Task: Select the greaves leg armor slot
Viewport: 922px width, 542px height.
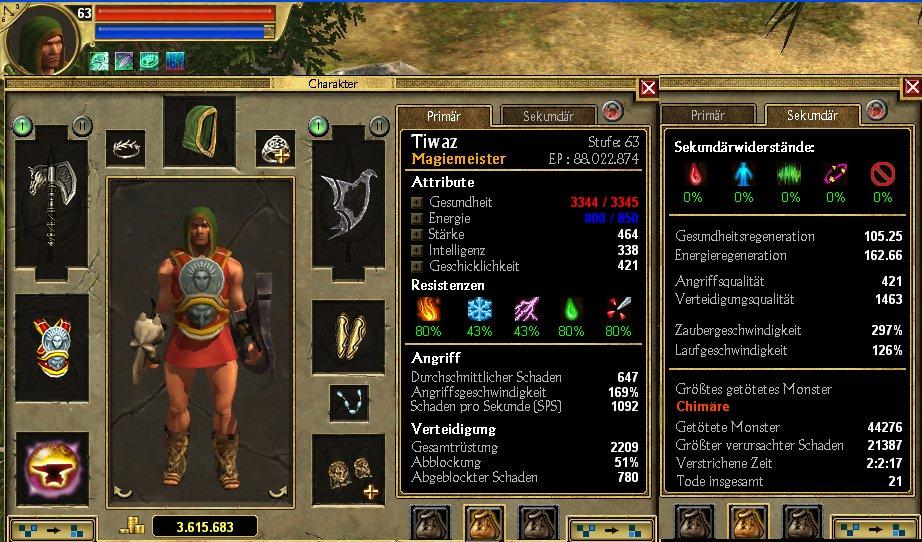Action: click(x=348, y=330)
